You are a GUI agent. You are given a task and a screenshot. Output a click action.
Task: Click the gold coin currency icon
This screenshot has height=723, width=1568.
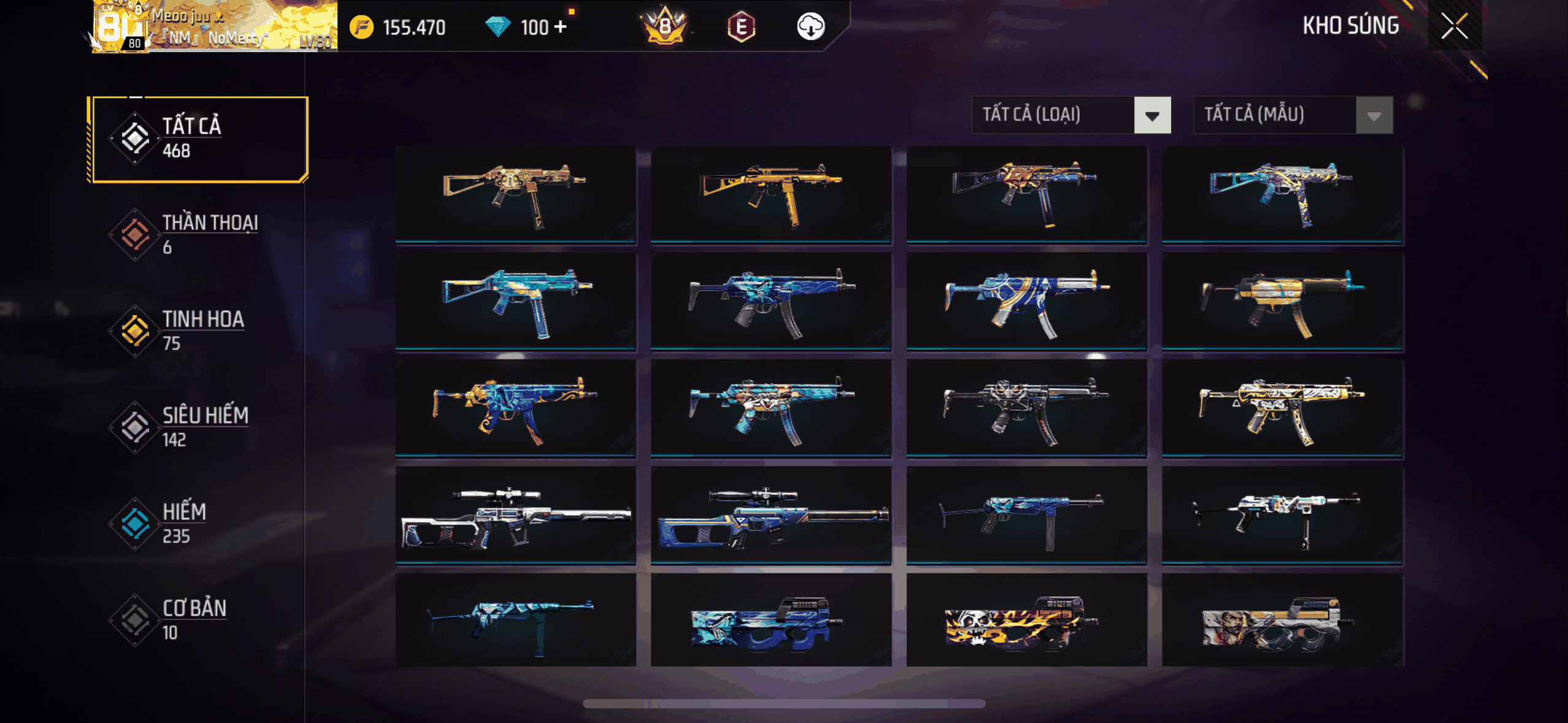coord(362,27)
